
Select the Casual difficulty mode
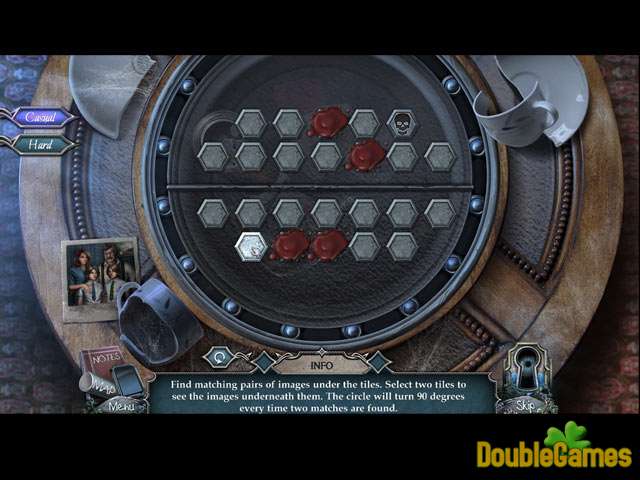[x=42, y=117]
